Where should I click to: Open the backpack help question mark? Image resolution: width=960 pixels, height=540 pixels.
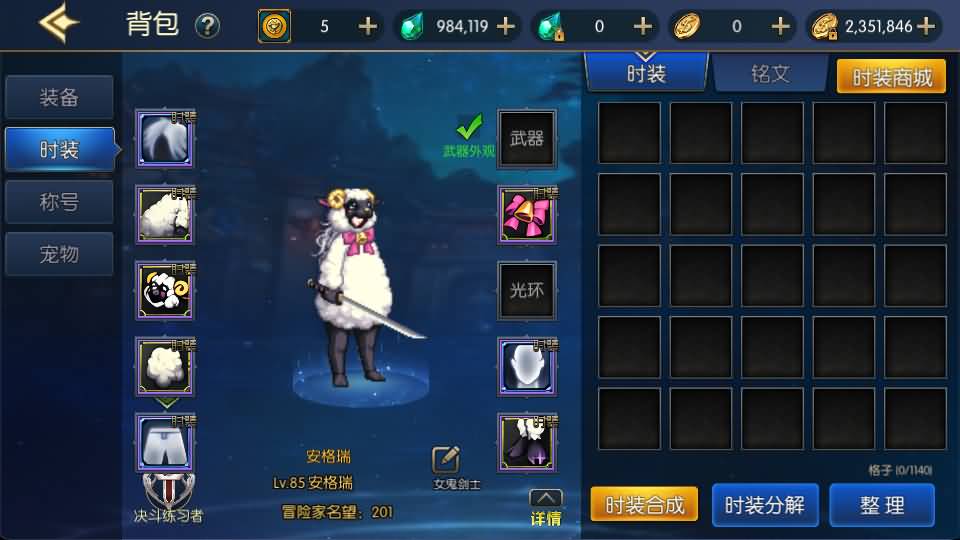click(207, 26)
